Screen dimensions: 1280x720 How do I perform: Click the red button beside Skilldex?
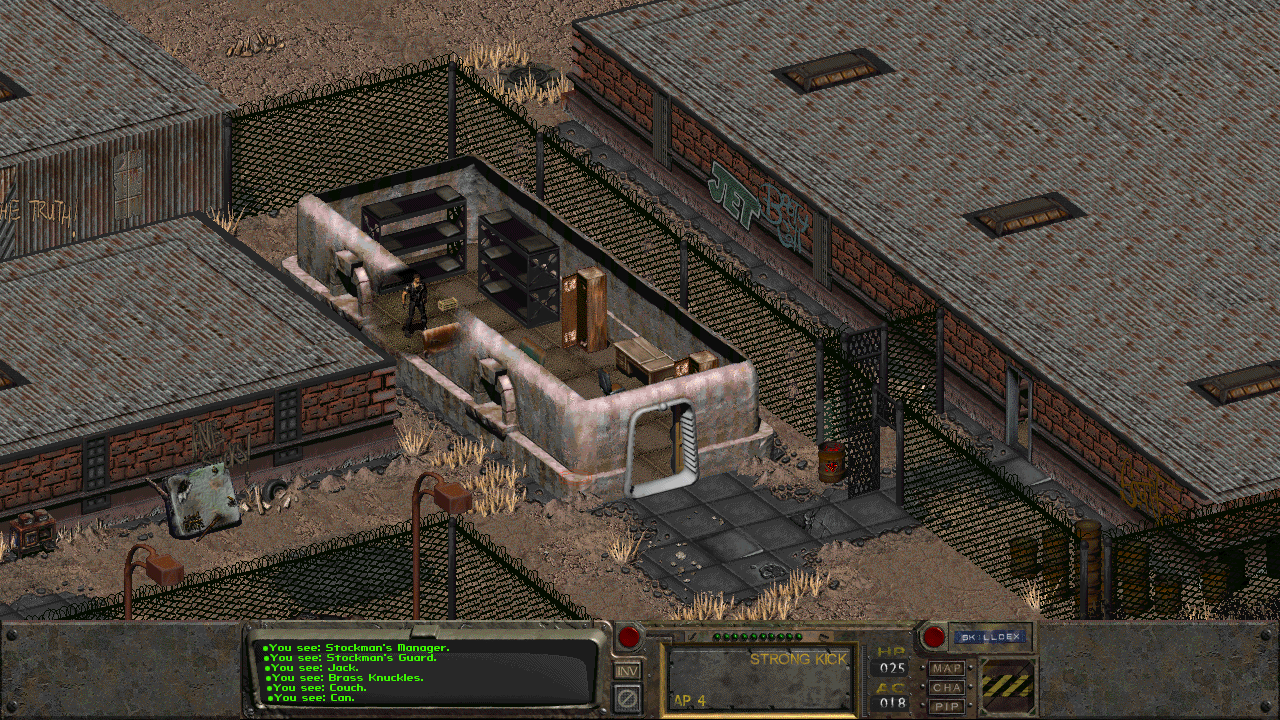933,636
